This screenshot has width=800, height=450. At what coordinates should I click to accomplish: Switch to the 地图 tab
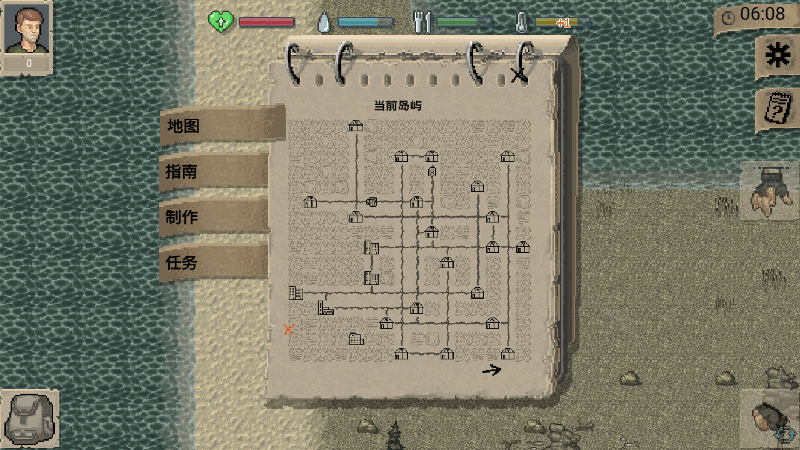[x=215, y=126]
